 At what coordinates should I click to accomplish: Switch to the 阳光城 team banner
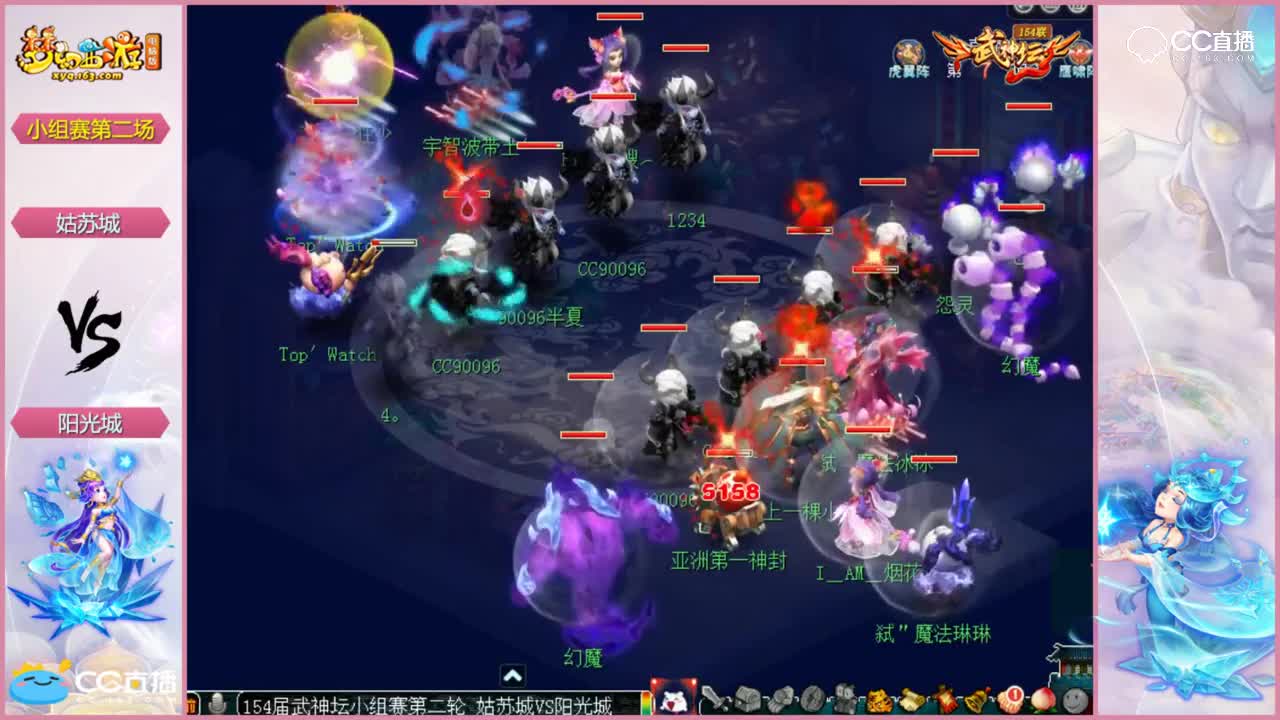pyautogui.click(x=88, y=424)
